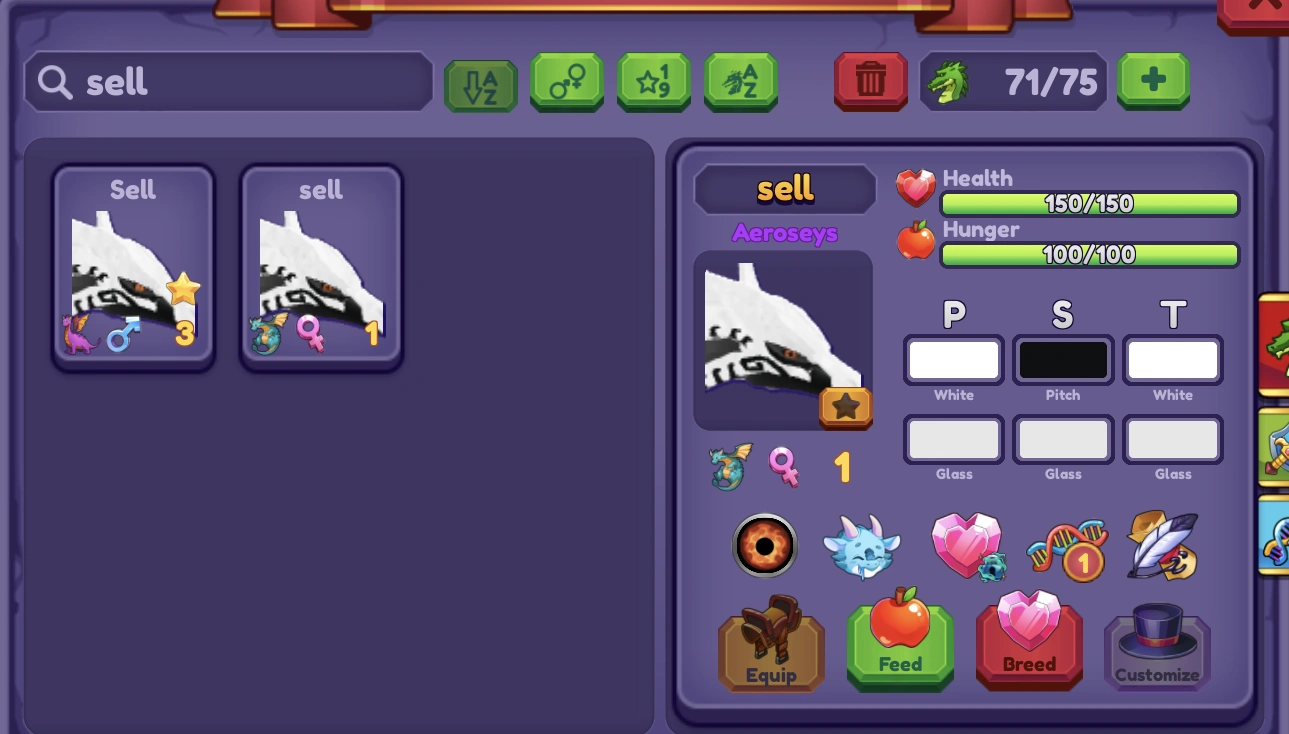The width and height of the screenshot is (1289, 734).
Task: Sort dragons by gender using the male/female icon
Action: tap(567, 81)
